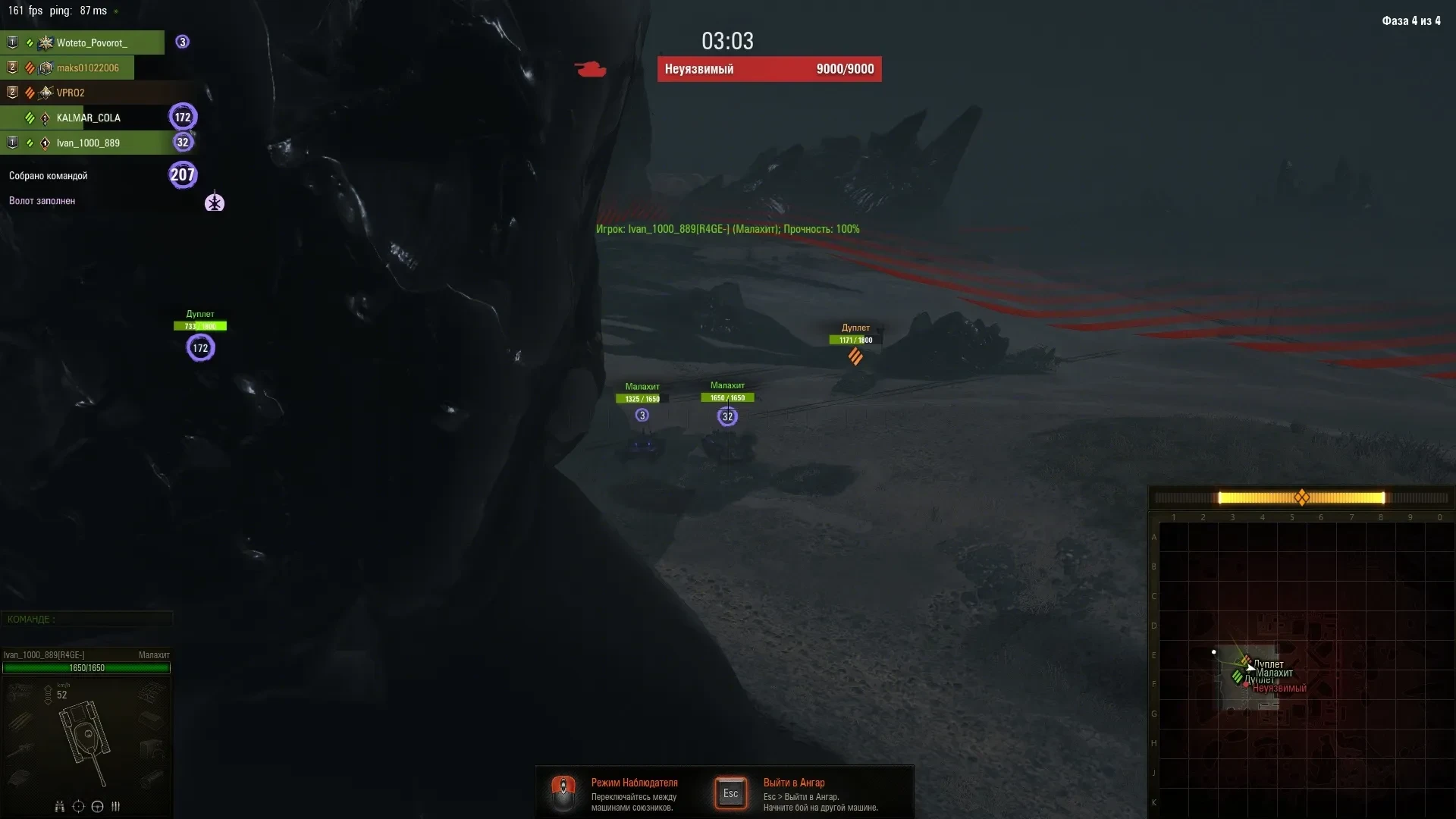Viewport: 1456px width, 819px height.
Task: Select player Woteto_Povorot_ in team list
Action: click(91, 42)
